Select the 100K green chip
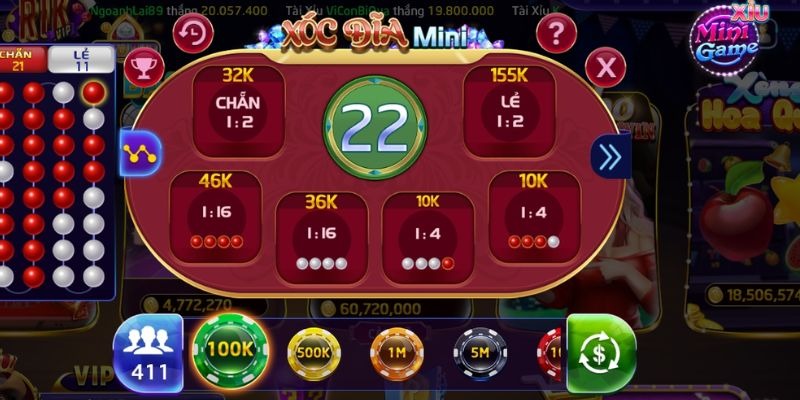Viewport: 800px width, 400px height. [x=232, y=350]
